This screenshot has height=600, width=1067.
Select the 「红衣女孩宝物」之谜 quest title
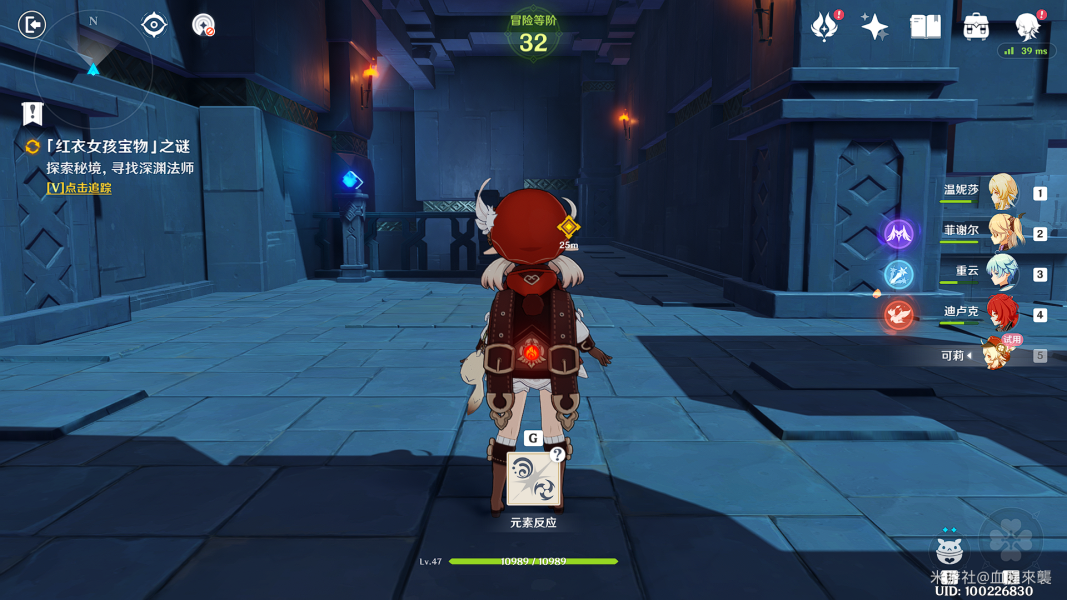pos(117,146)
